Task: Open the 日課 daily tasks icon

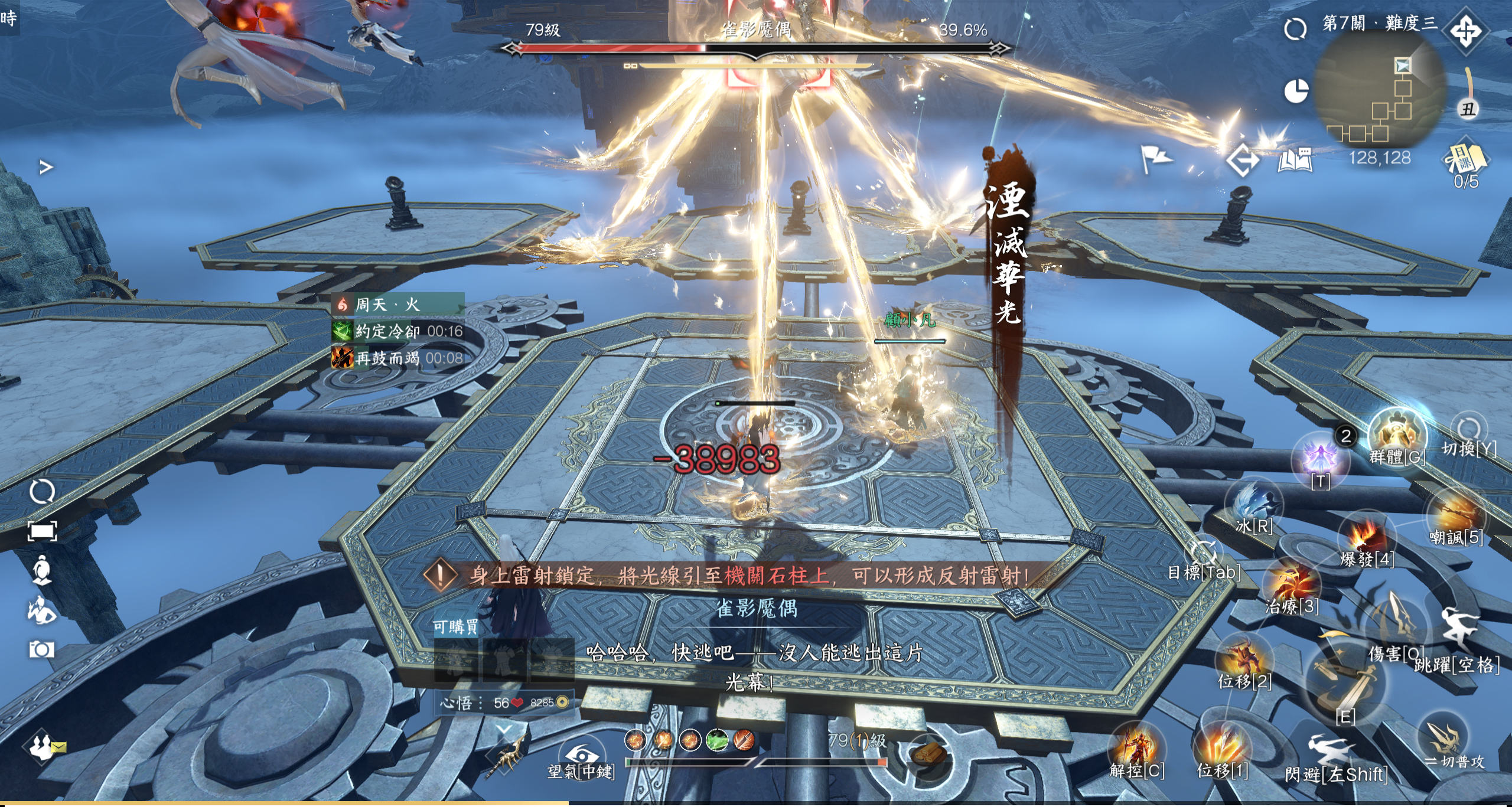Action: 1465,159
